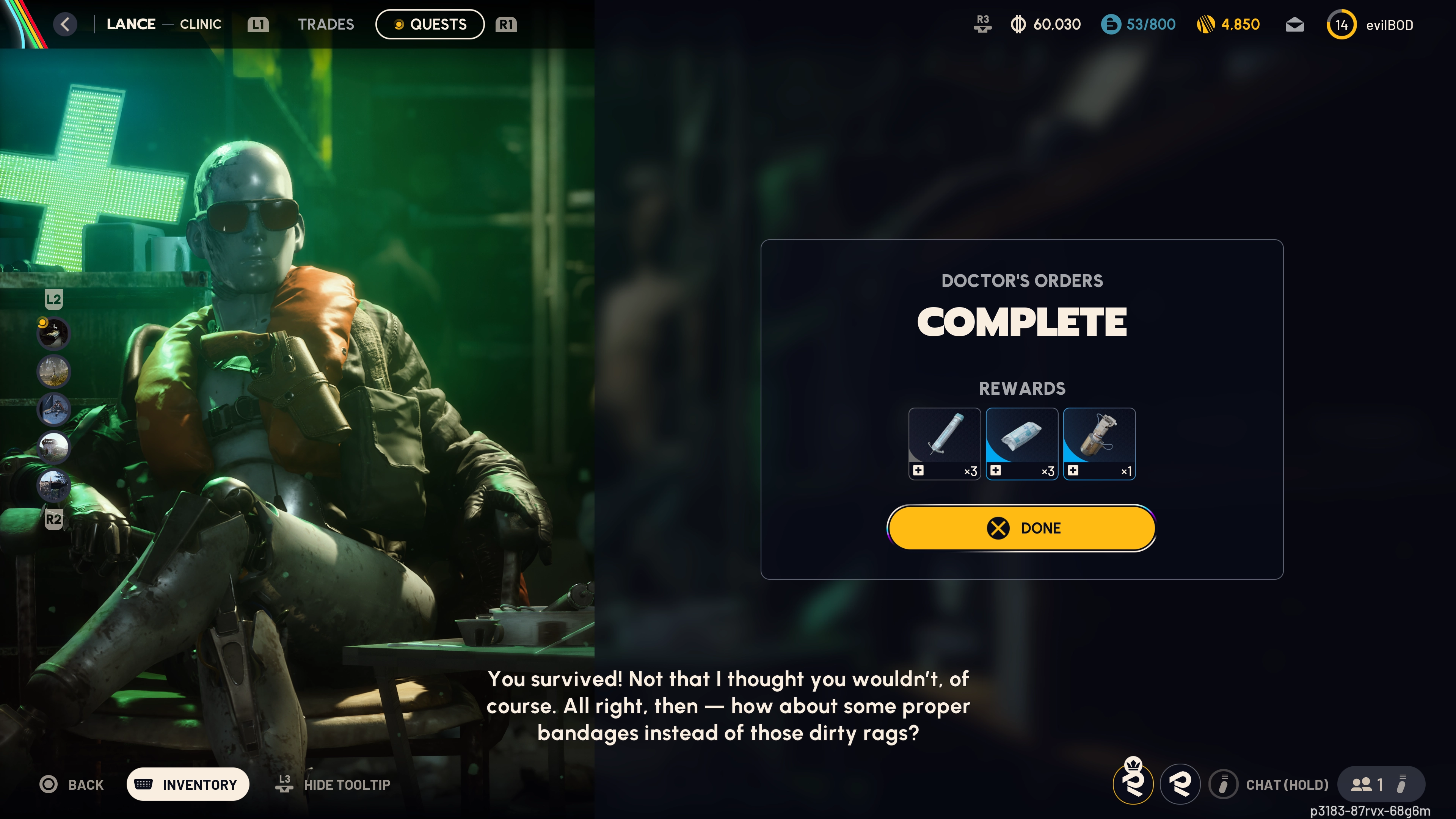1456x819 pixels.
Task: Click the circular level progress ring
Action: (x=1342, y=24)
